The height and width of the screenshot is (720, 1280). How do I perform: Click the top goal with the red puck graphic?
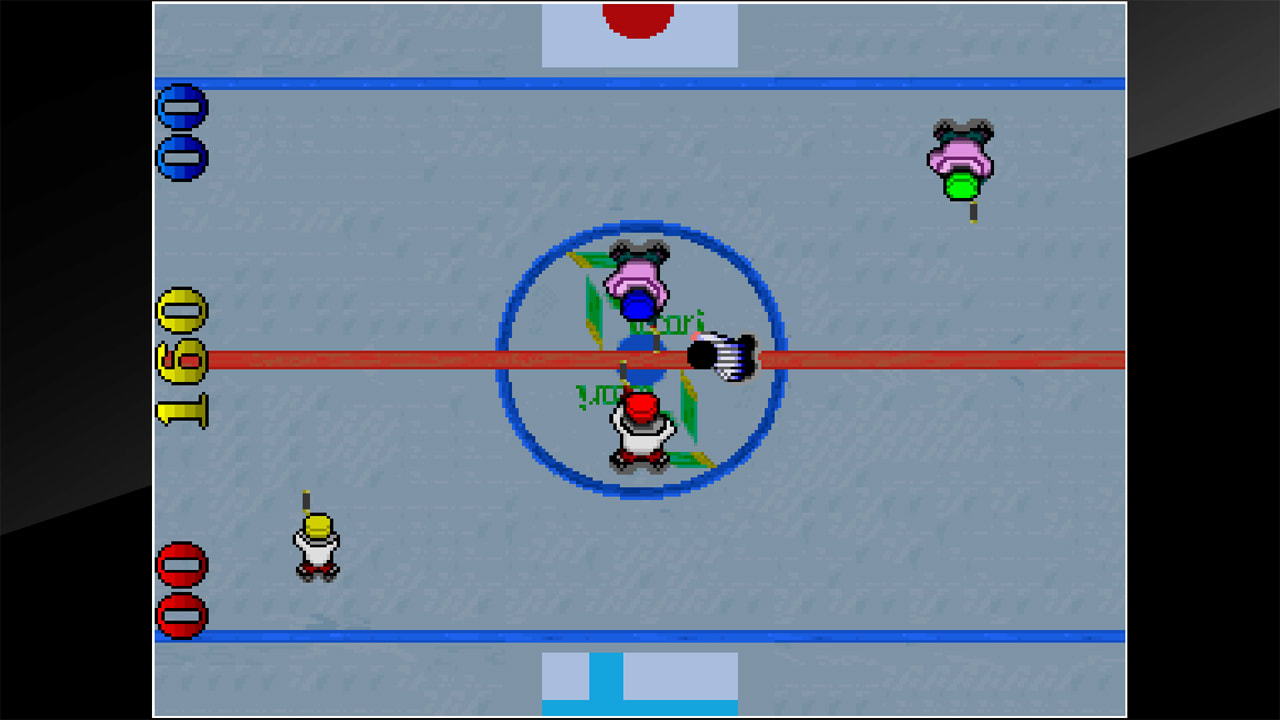click(x=637, y=25)
